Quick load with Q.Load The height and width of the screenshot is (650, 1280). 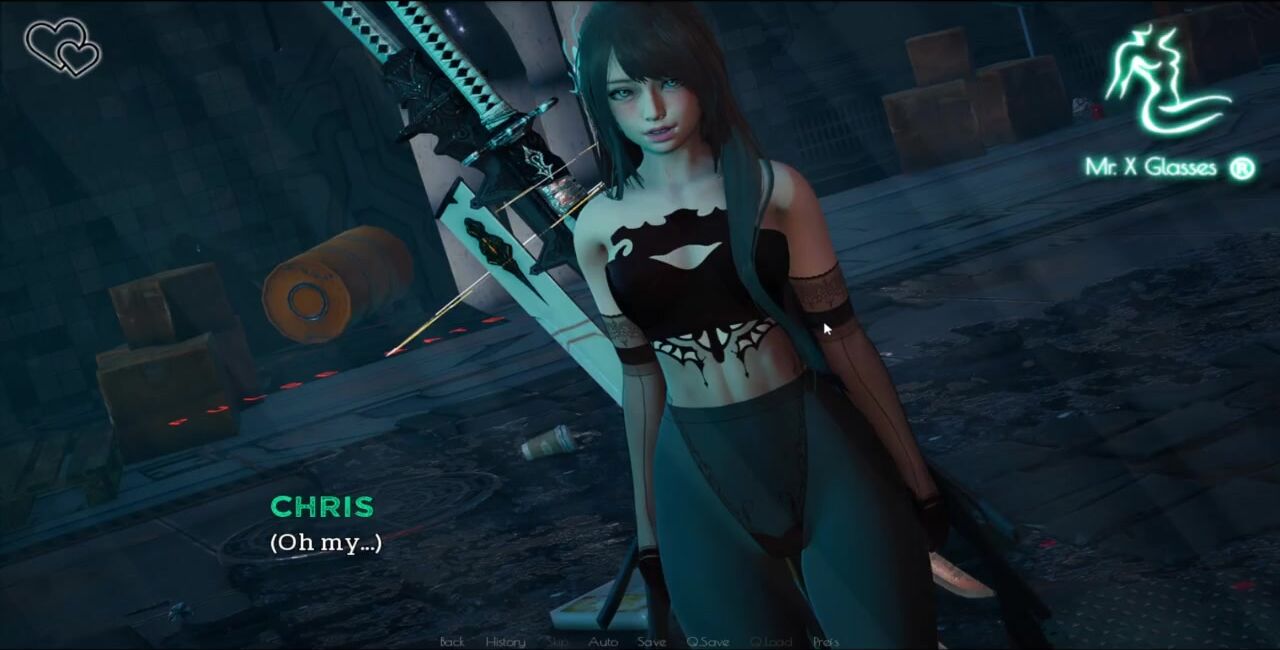[771, 642]
